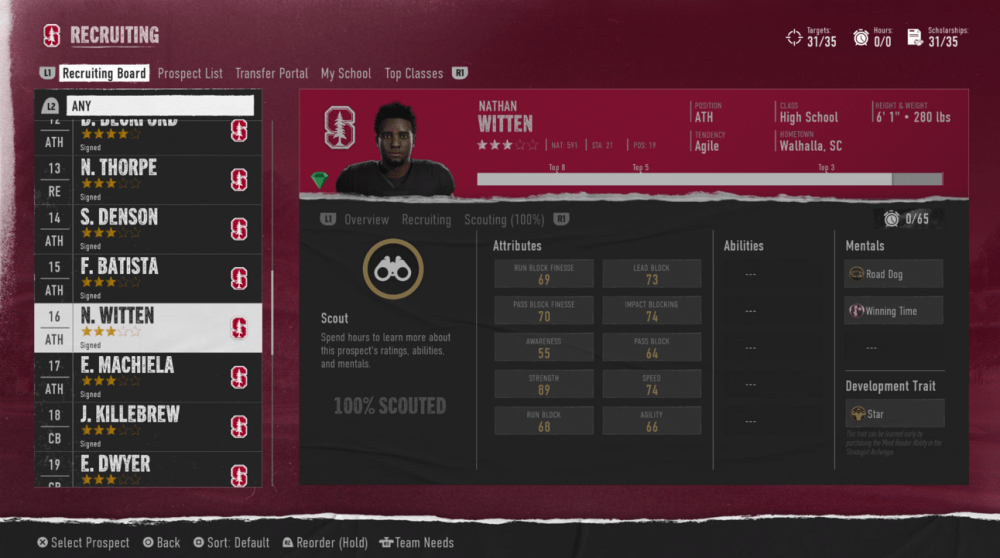This screenshot has height=558, width=1000.
Task: Click the binoculars Scout icon
Action: pyautogui.click(x=393, y=268)
